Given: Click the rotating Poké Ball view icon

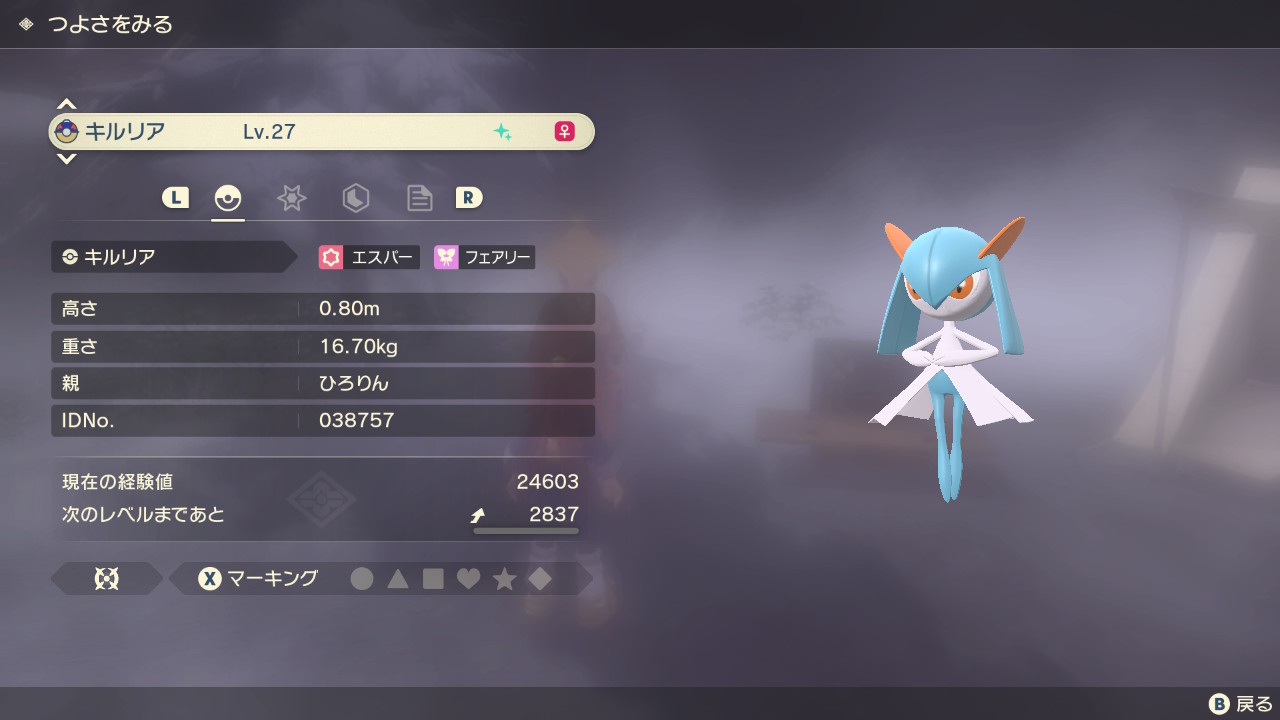Looking at the screenshot, I should (x=107, y=578).
